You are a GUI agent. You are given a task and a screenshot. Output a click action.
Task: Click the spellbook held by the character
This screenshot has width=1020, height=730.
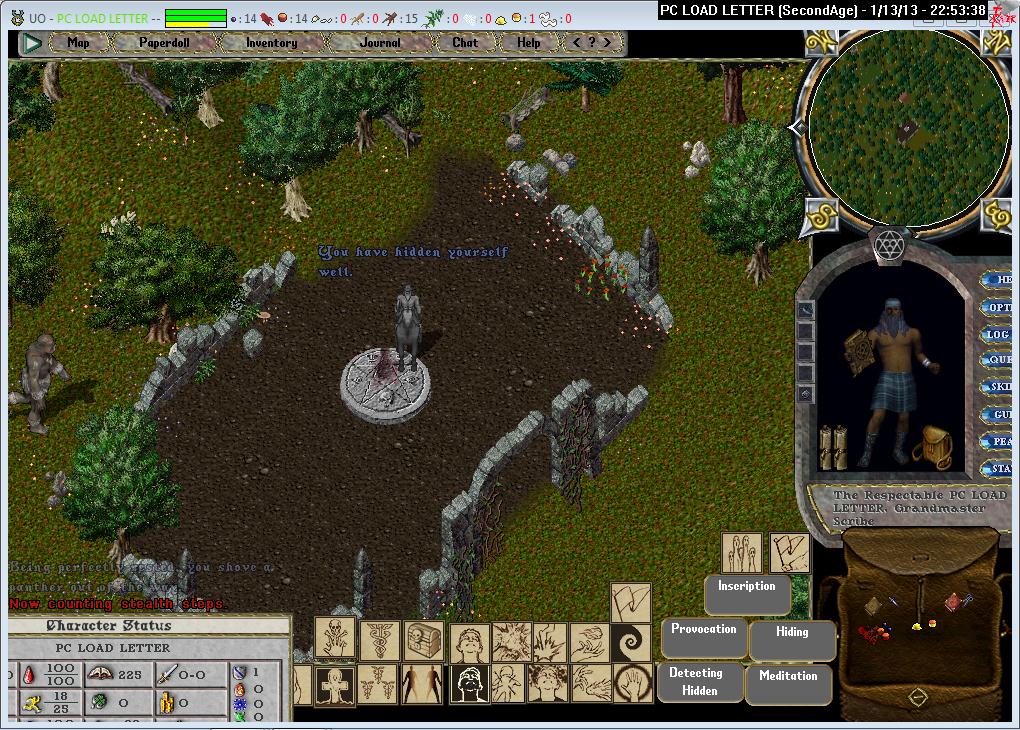856,354
